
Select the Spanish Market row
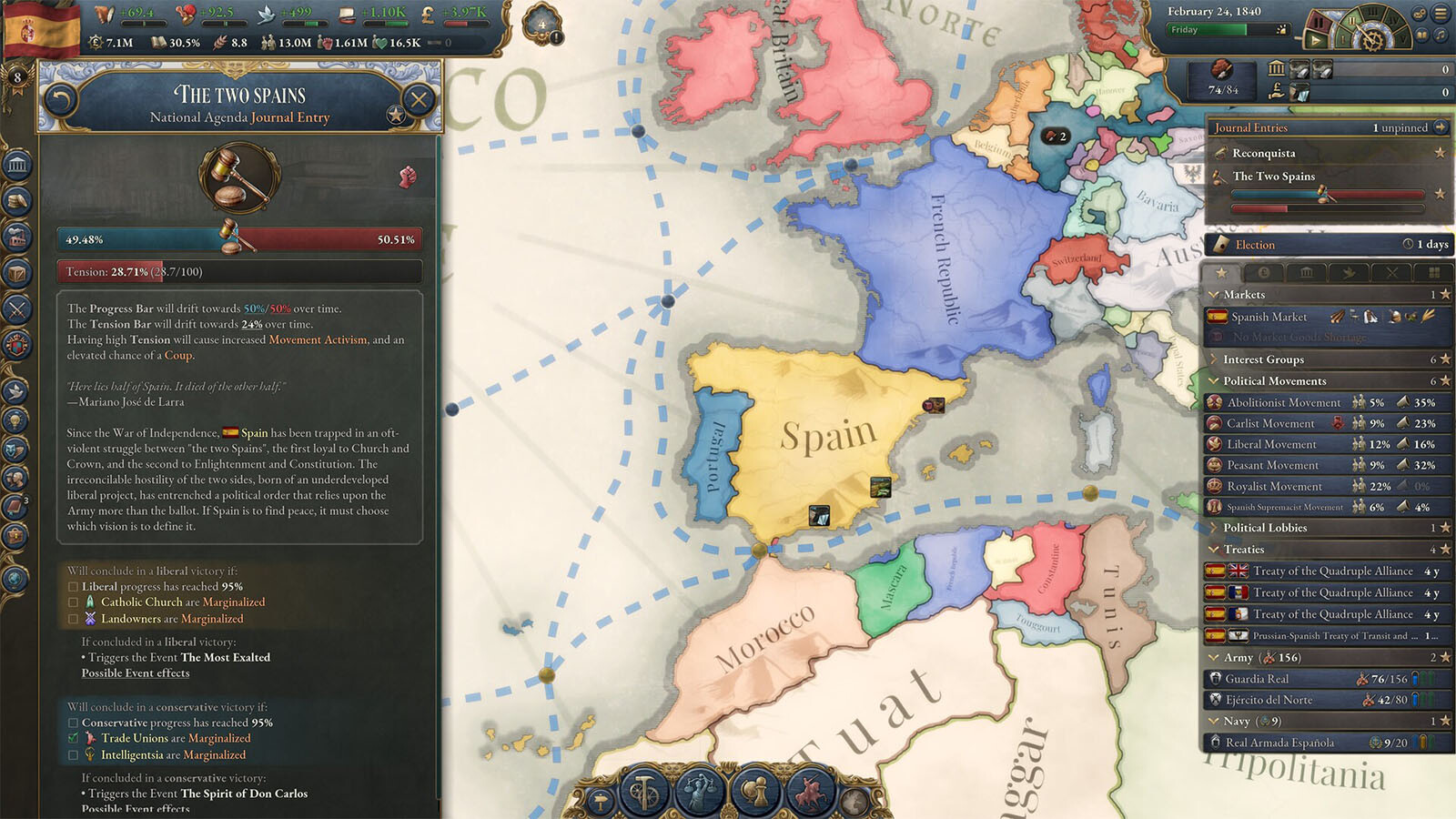click(1269, 317)
